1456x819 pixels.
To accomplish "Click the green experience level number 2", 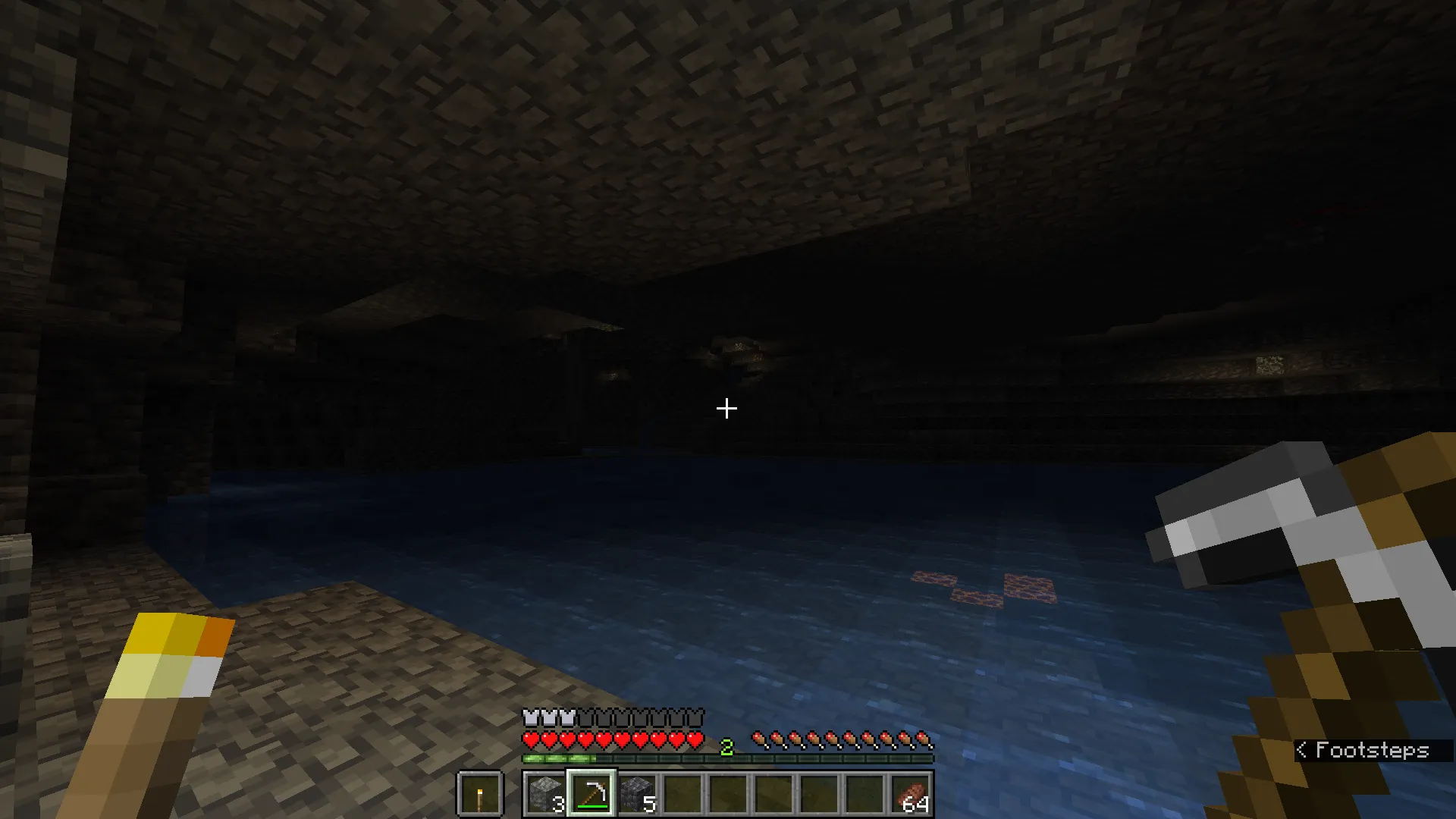I will 726,746.
